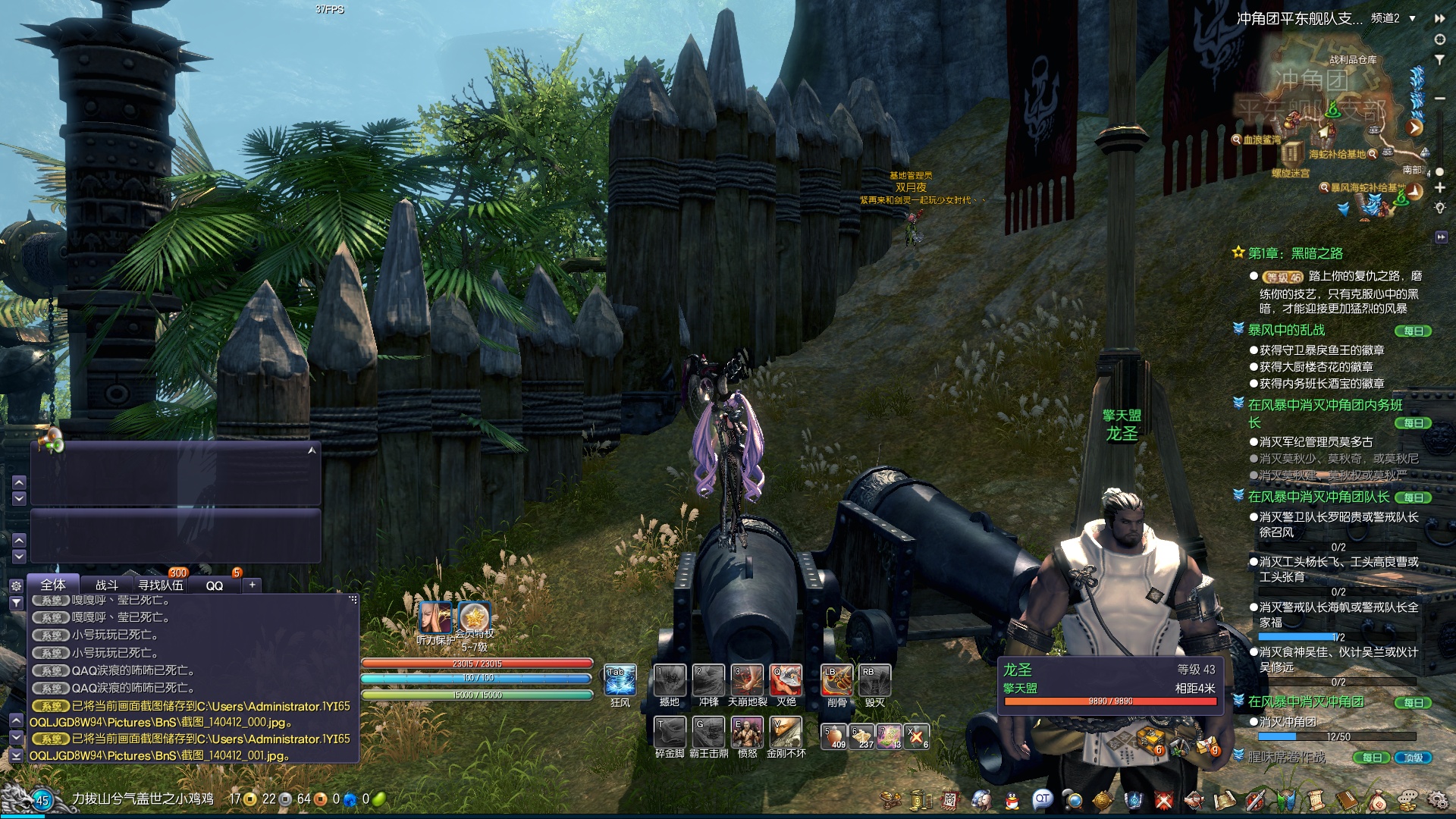1456x819 pixels.
Task: Trigger the 灭绝 axe skill
Action: [x=786, y=680]
